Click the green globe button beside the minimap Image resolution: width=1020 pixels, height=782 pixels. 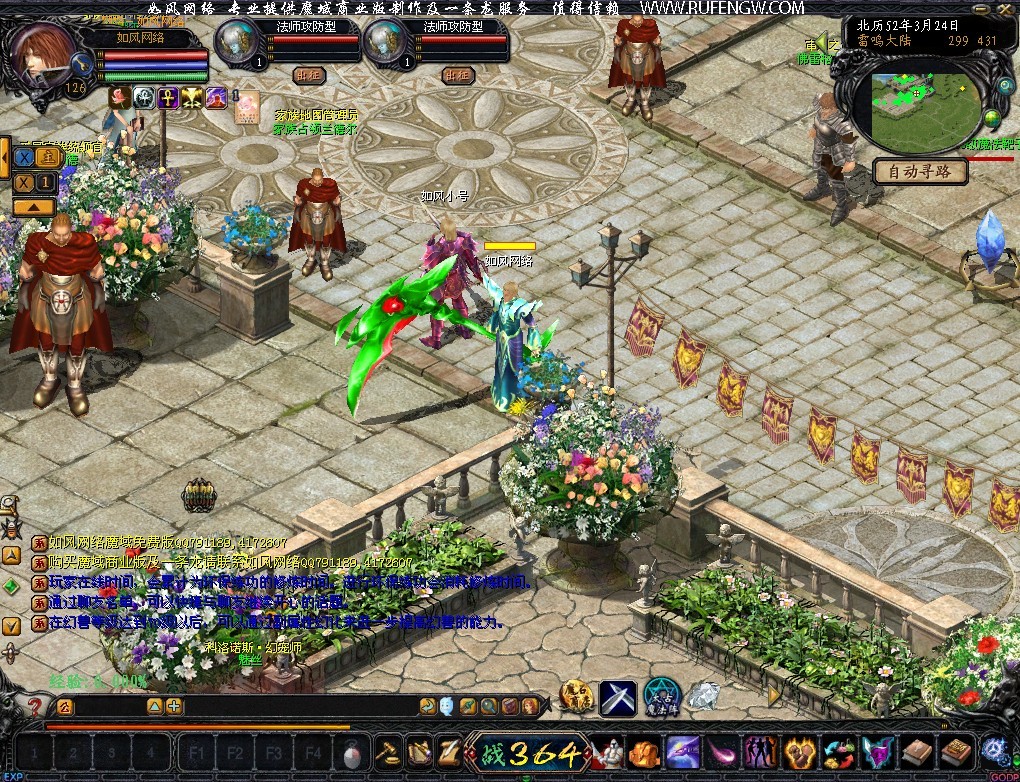tap(992, 119)
